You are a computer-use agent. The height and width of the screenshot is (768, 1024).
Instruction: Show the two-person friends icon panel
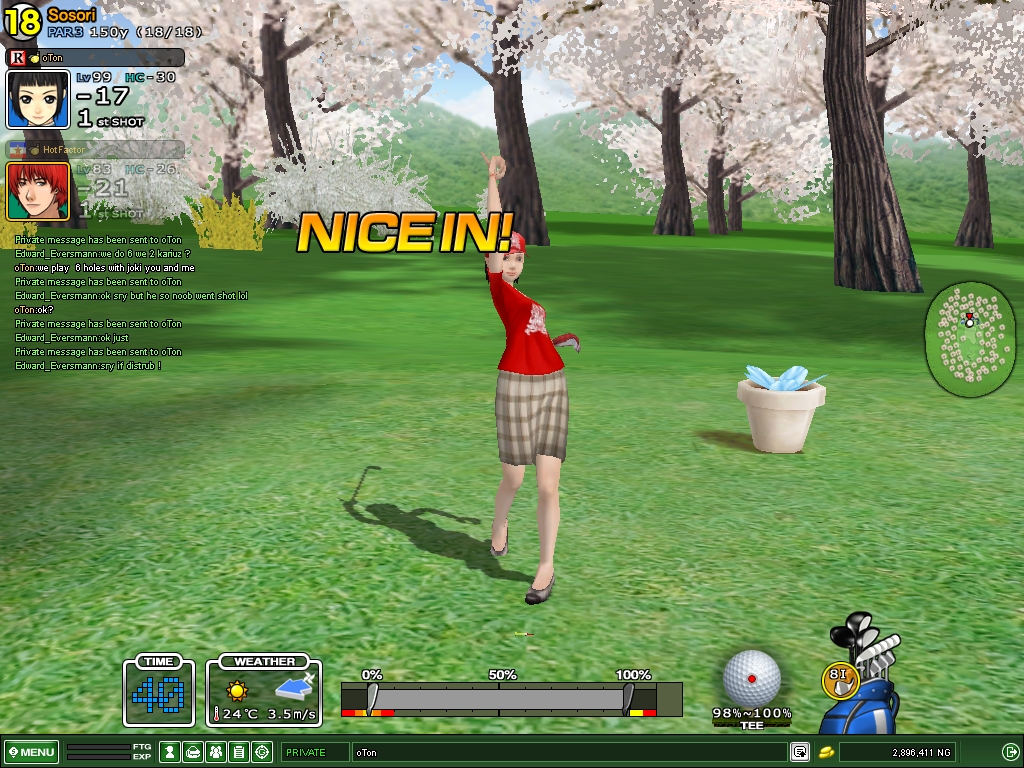point(216,752)
